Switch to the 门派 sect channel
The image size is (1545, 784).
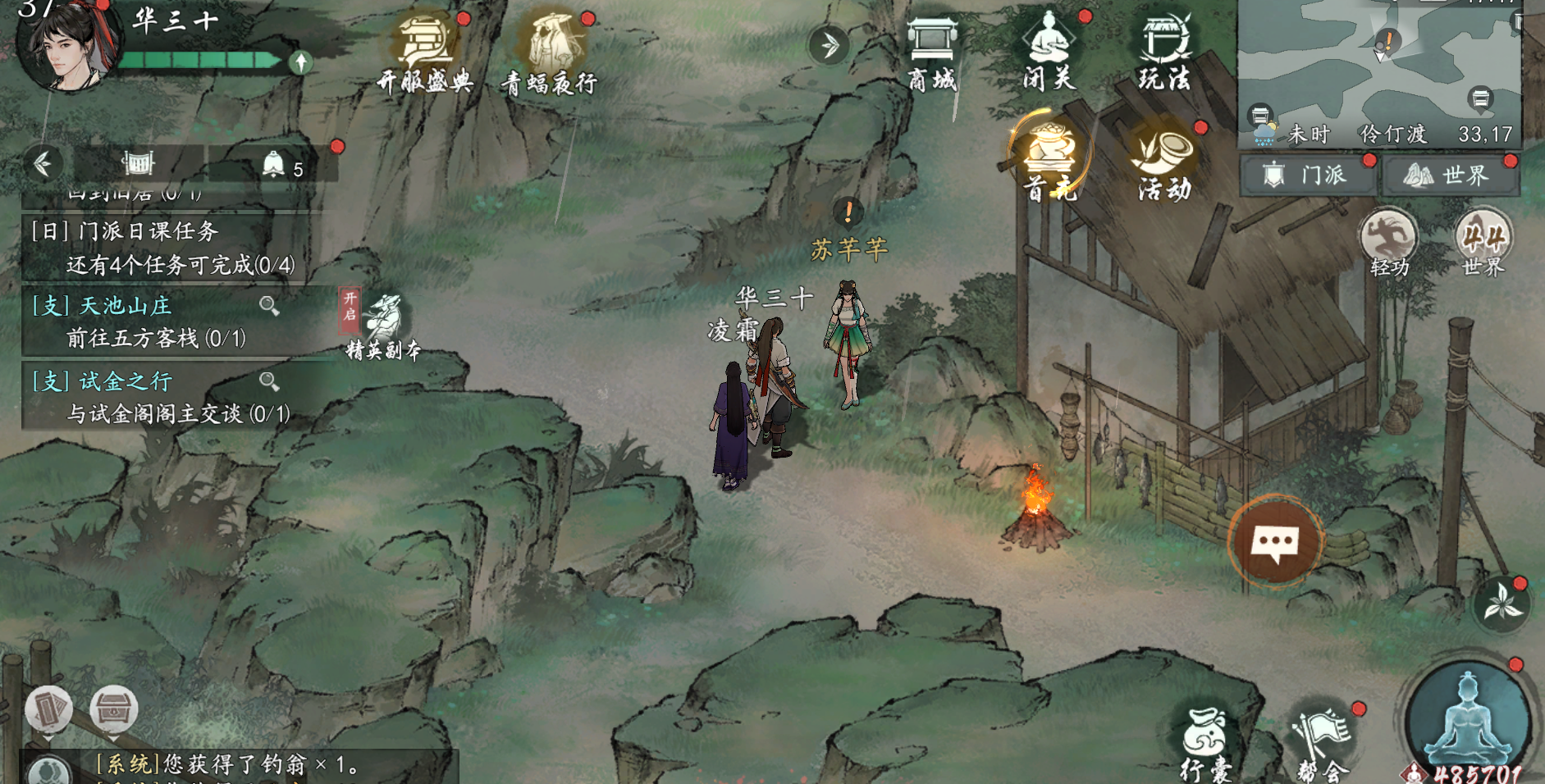click(x=1308, y=175)
